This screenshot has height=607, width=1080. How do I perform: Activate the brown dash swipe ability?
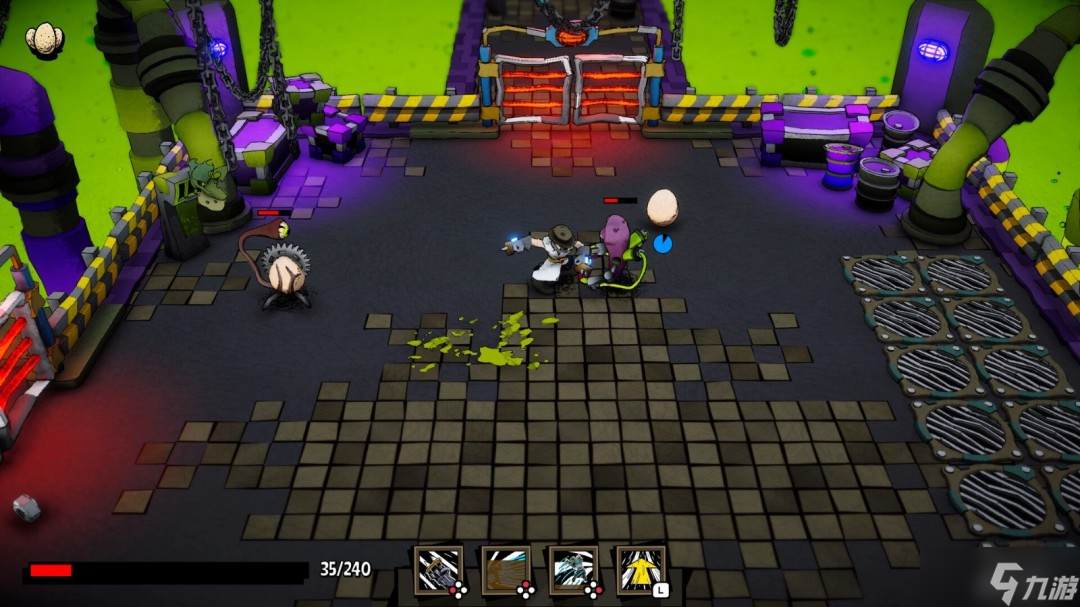[x=506, y=570]
